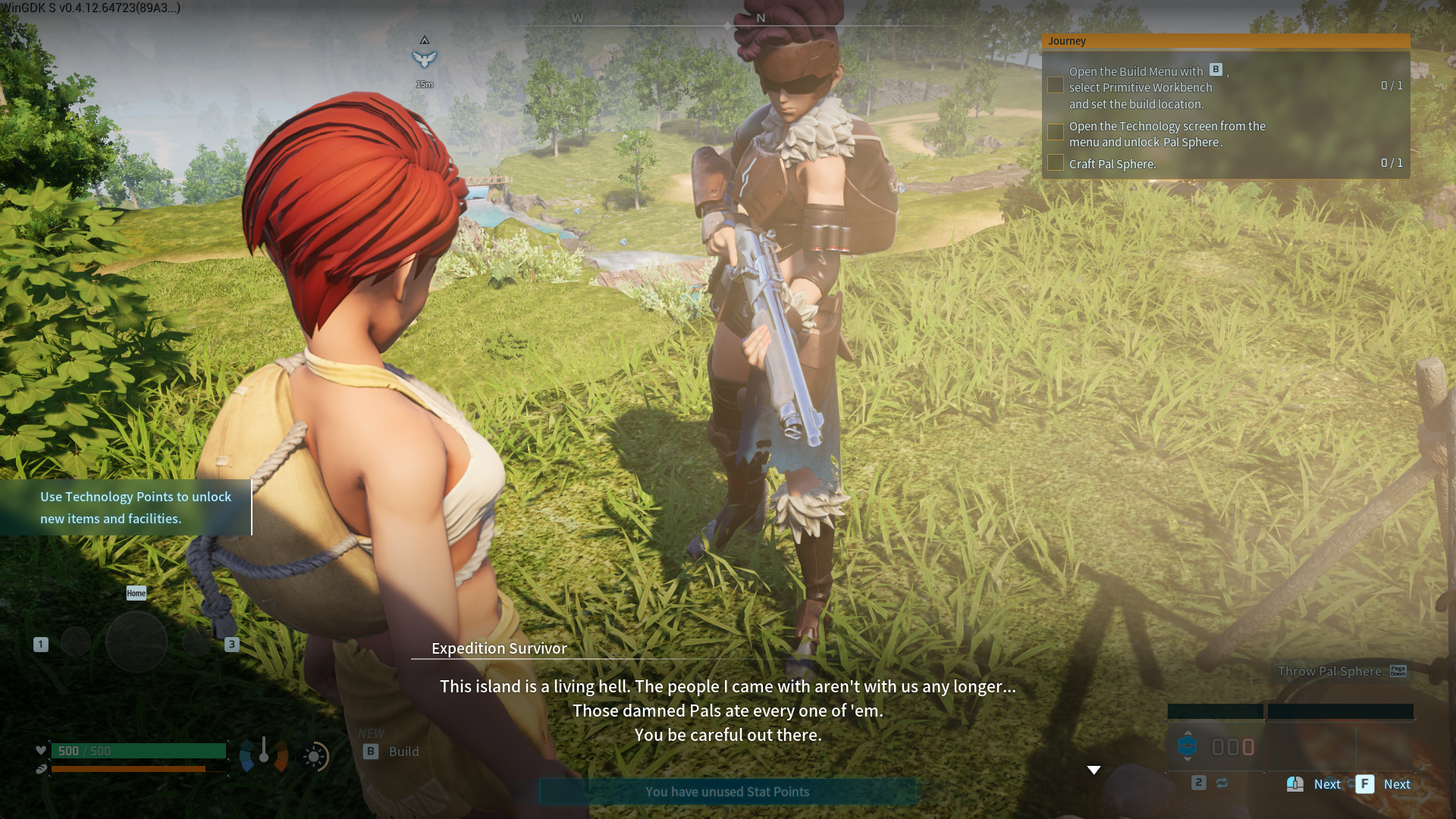Select the unlock Pal Sphere technology objective

point(1166,134)
